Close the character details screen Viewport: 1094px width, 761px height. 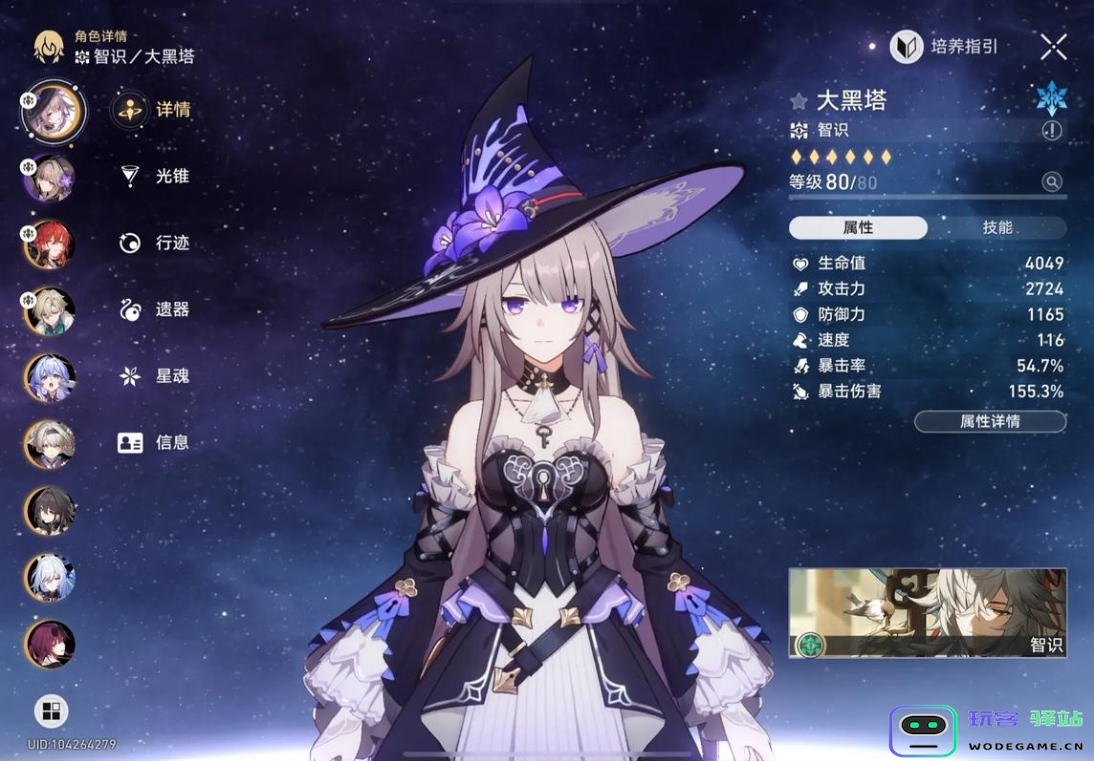pyautogui.click(x=1053, y=46)
